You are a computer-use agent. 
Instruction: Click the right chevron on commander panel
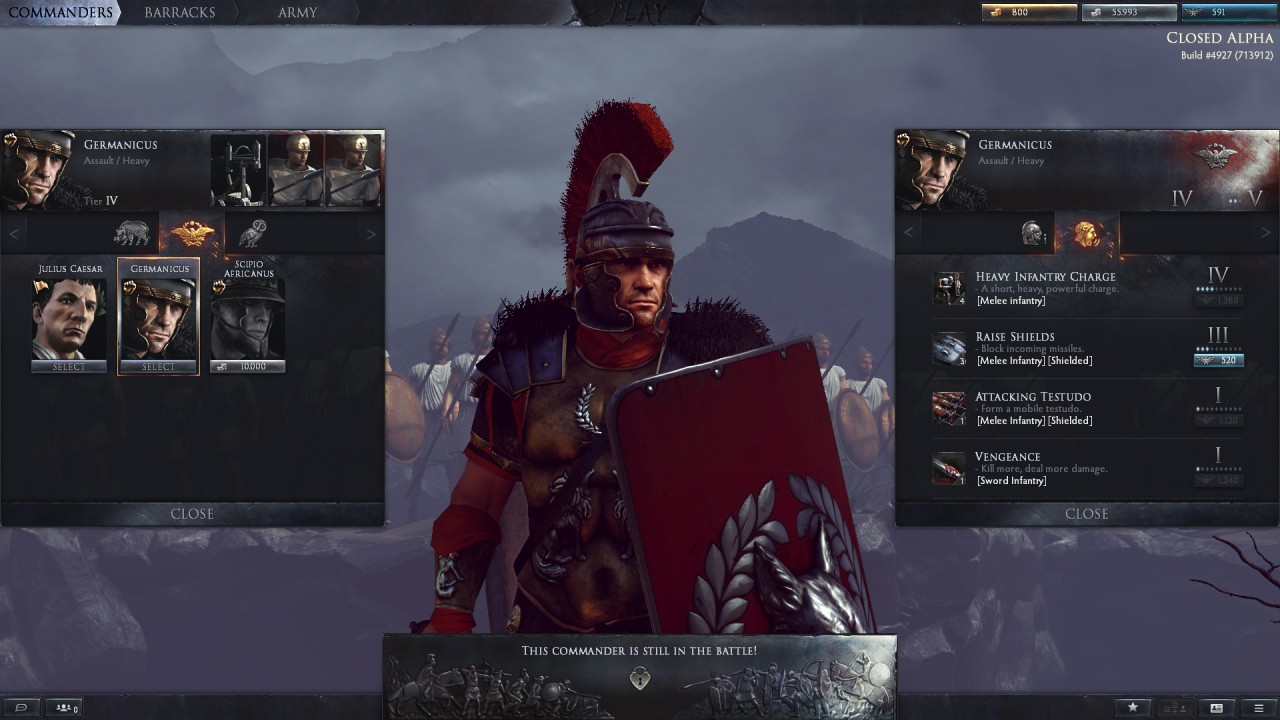click(x=371, y=232)
